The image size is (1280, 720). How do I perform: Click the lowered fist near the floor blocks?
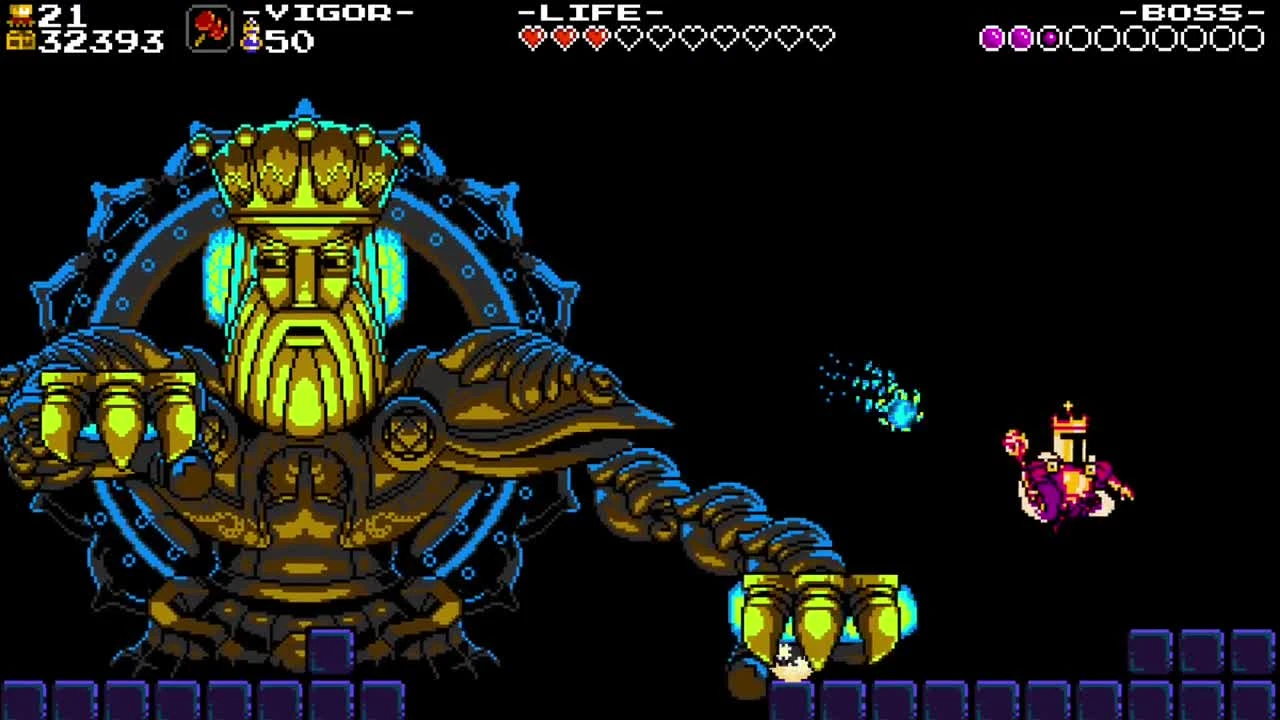820,615
